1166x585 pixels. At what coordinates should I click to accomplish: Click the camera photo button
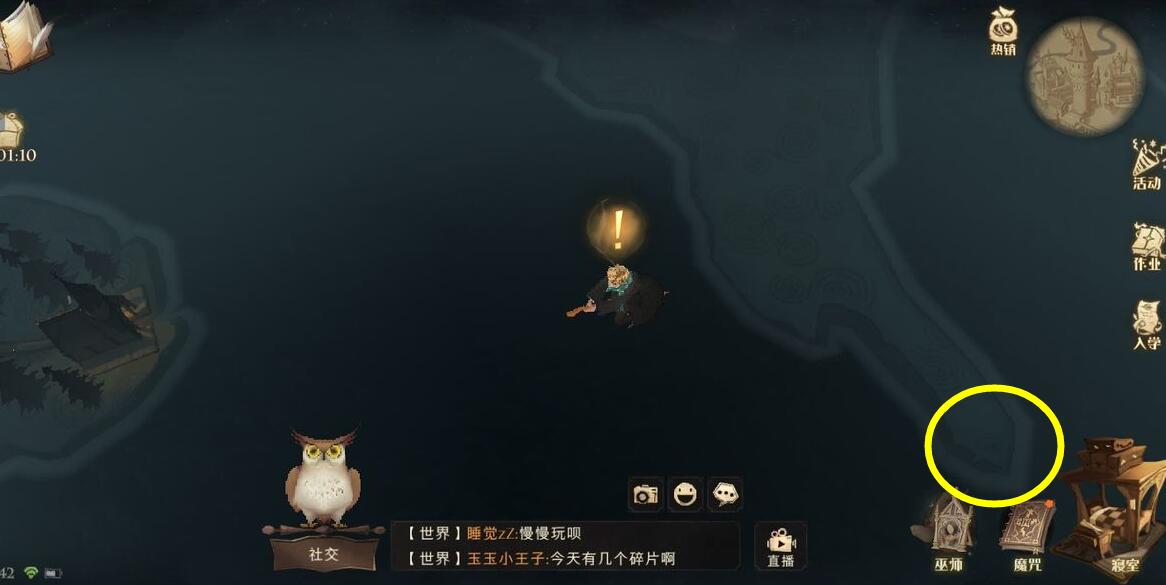click(x=646, y=494)
